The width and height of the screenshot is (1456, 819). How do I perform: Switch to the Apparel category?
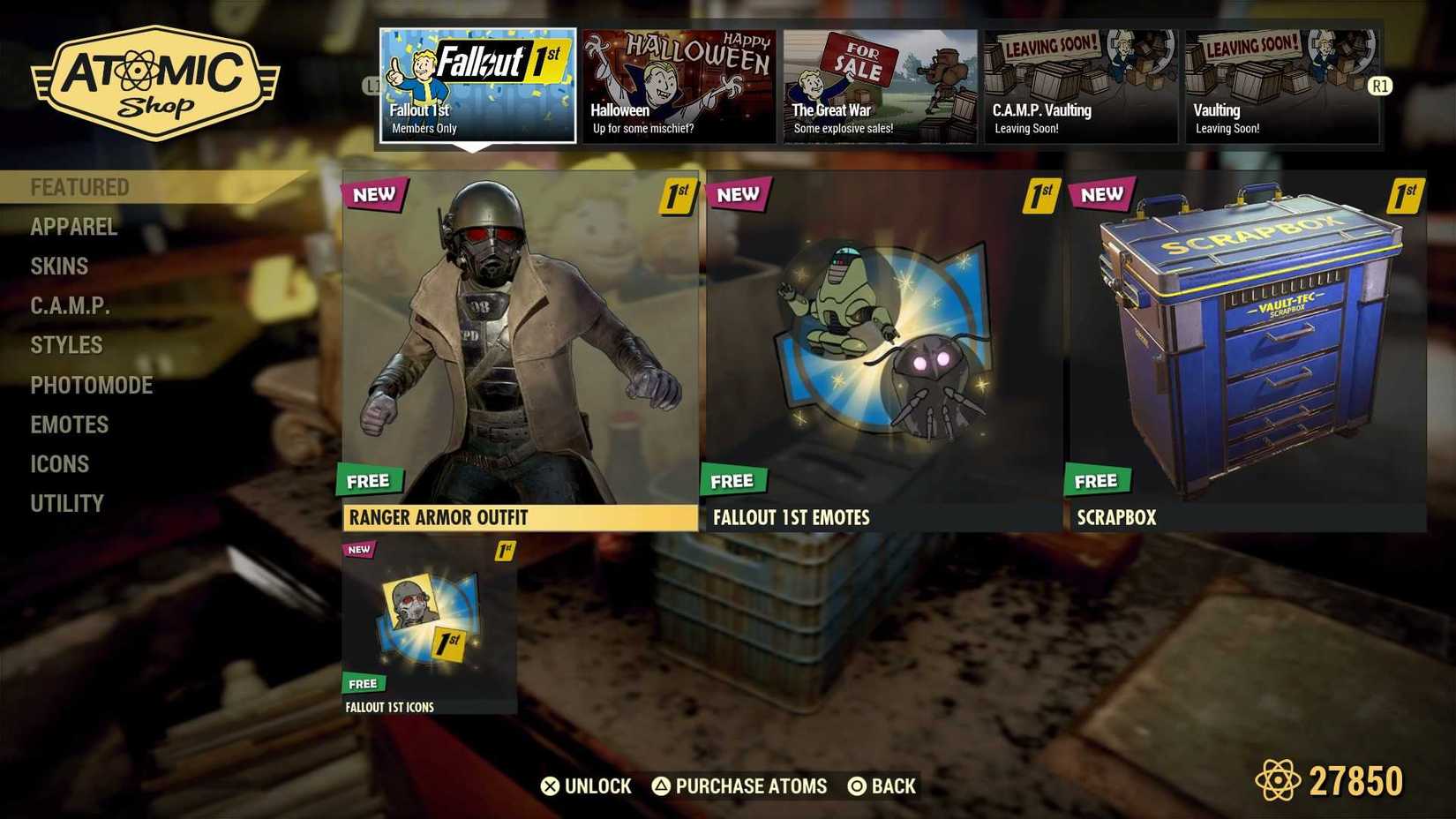tap(73, 227)
